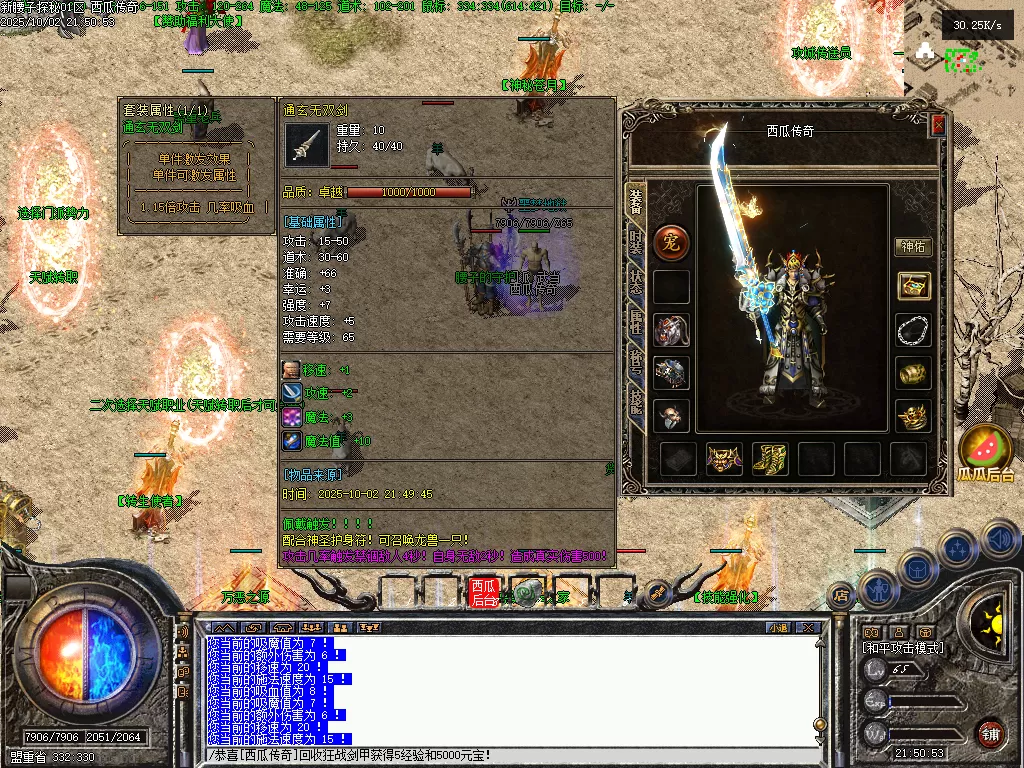1024x768 pixels.
Task: Click the round 宠 pet button
Action: [671, 242]
